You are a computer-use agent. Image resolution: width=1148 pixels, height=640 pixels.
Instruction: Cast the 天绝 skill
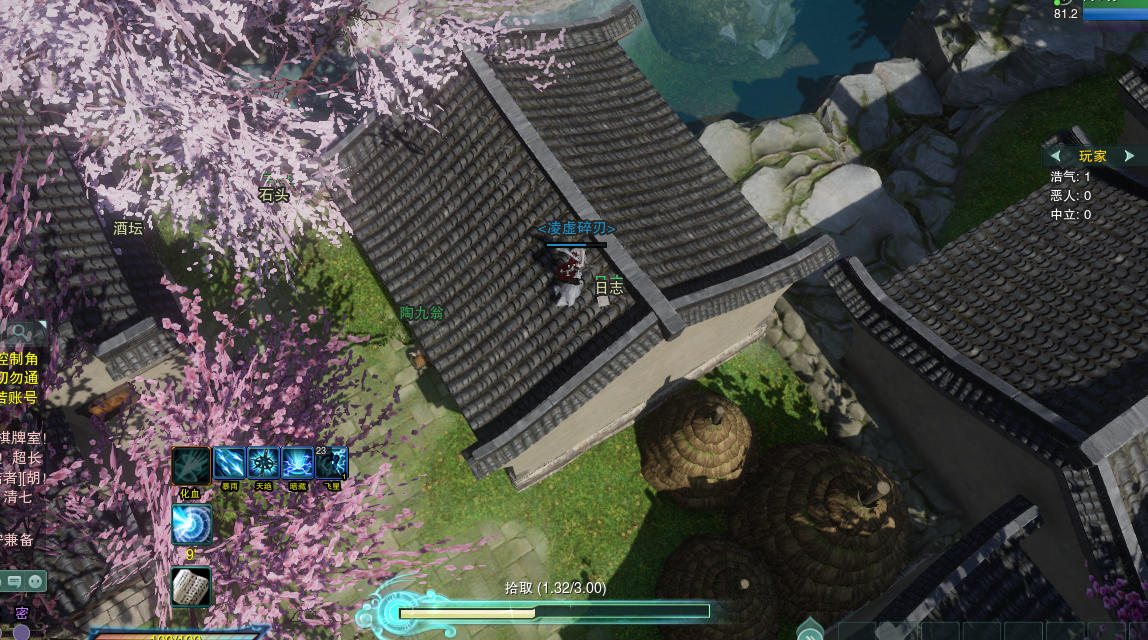pyautogui.click(x=264, y=463)
